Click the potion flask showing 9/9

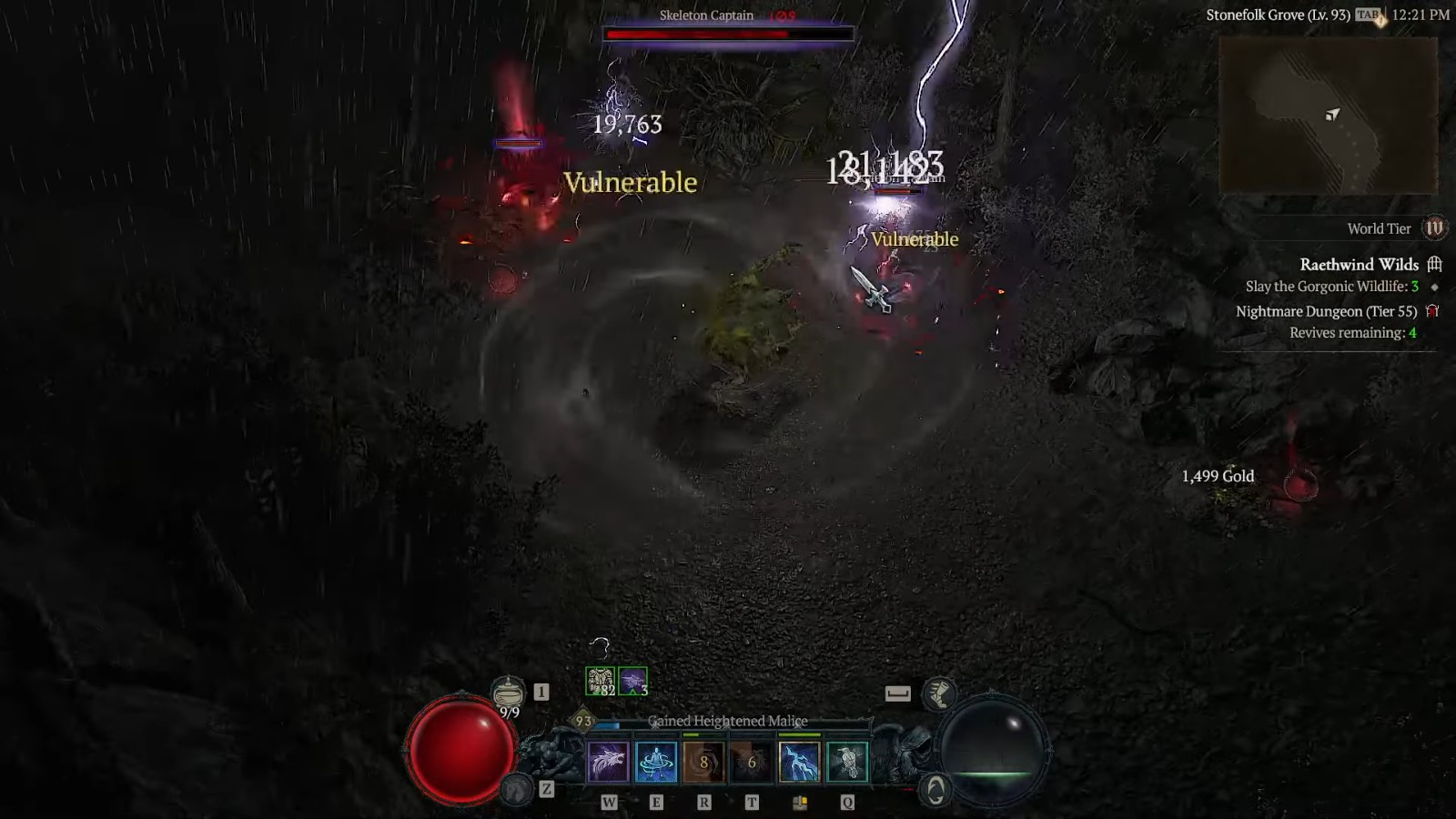coord(510,693)
